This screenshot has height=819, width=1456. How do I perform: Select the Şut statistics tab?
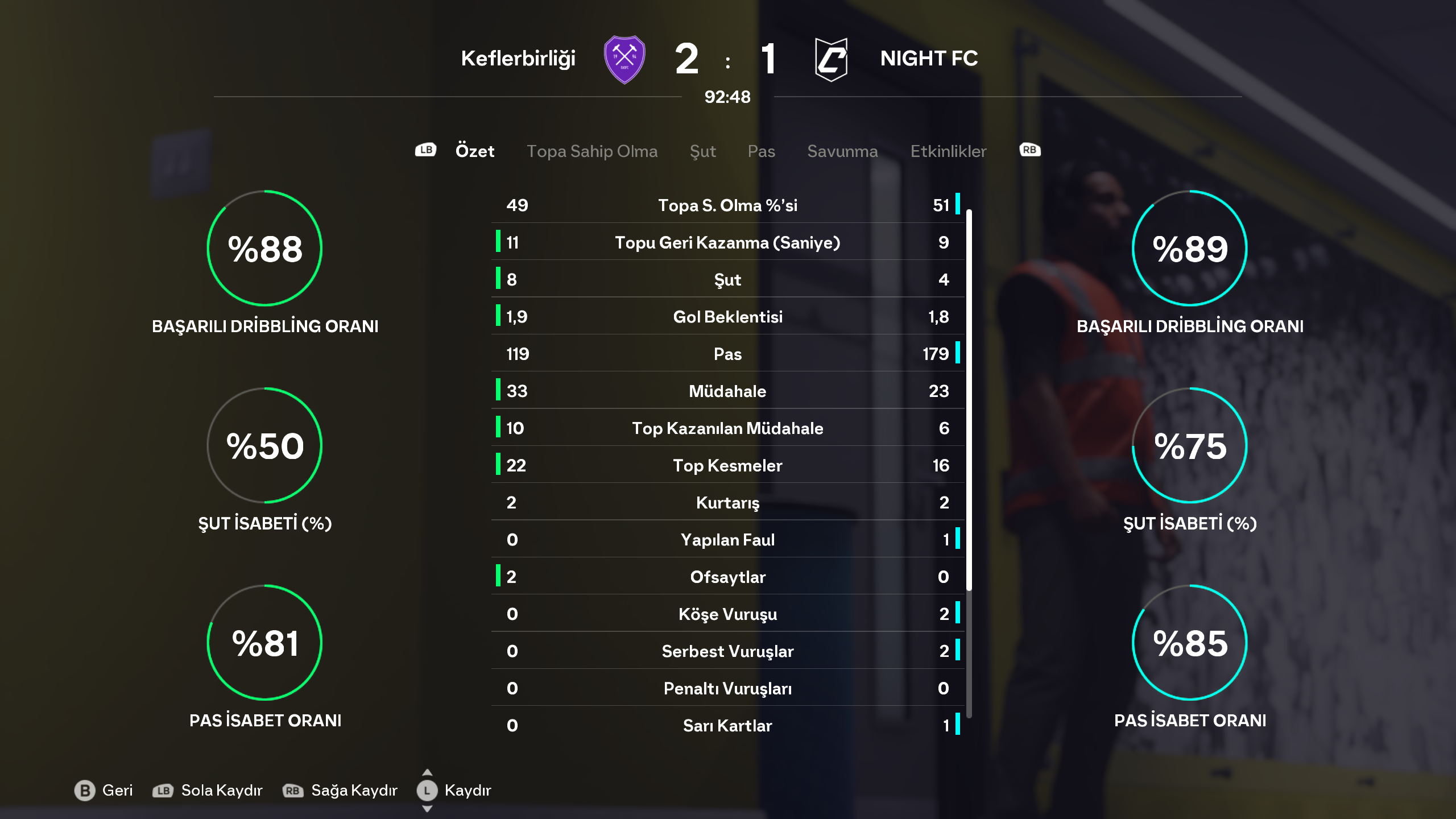[x=702, y=151]
